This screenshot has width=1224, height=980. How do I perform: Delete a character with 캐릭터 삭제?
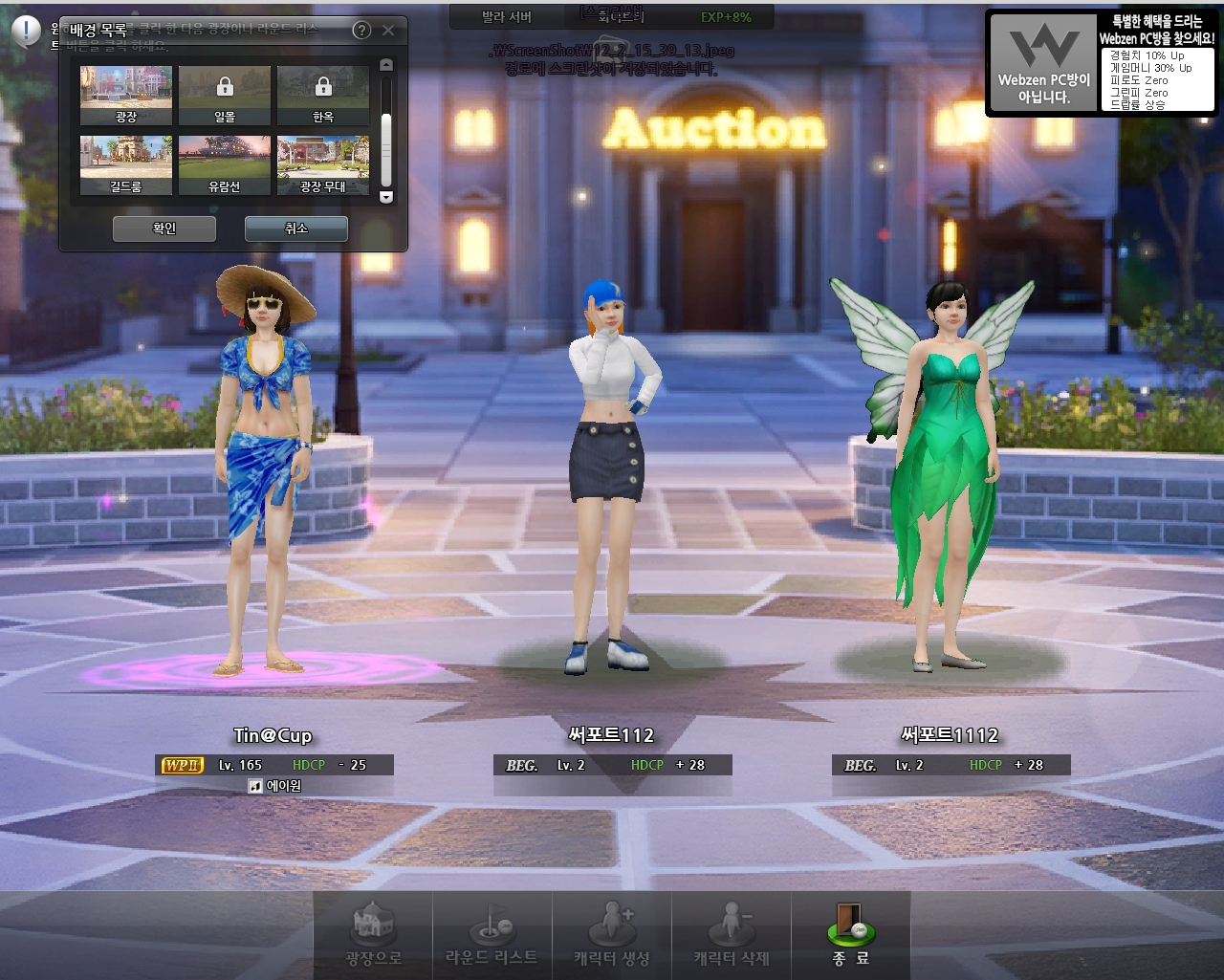pos(732,935)
